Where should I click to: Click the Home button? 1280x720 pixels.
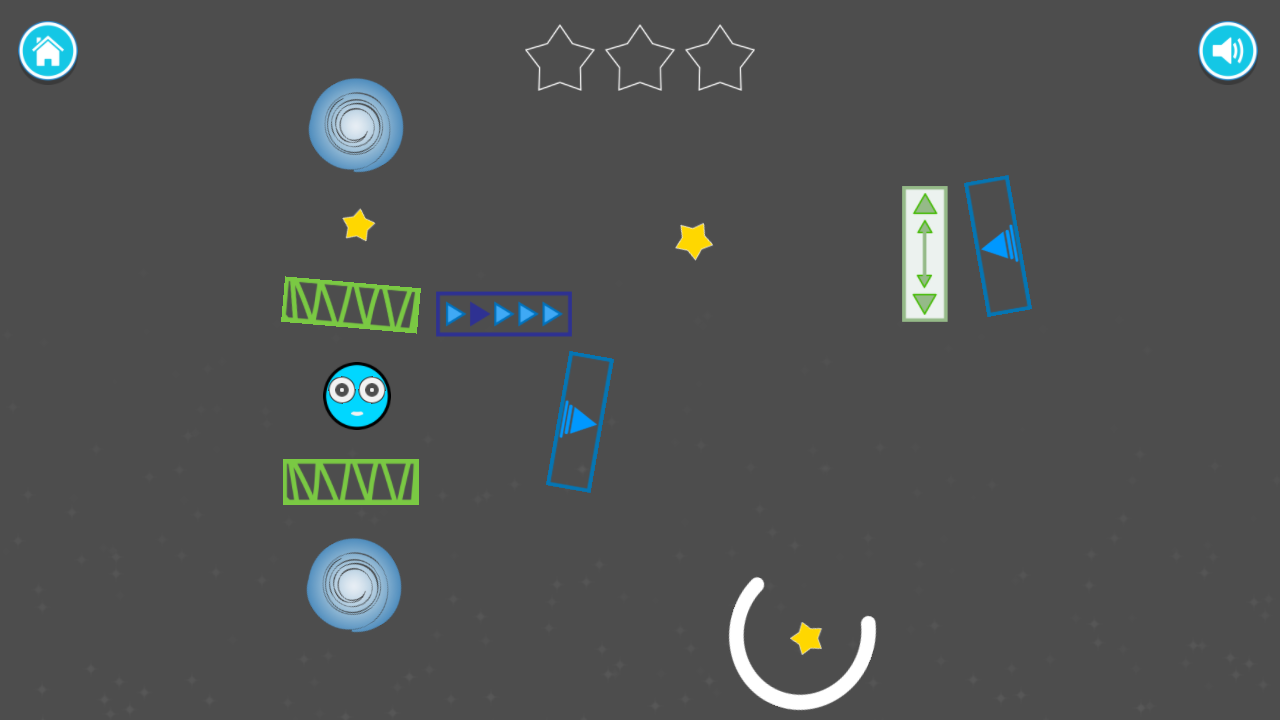click(x=47, y=51)
